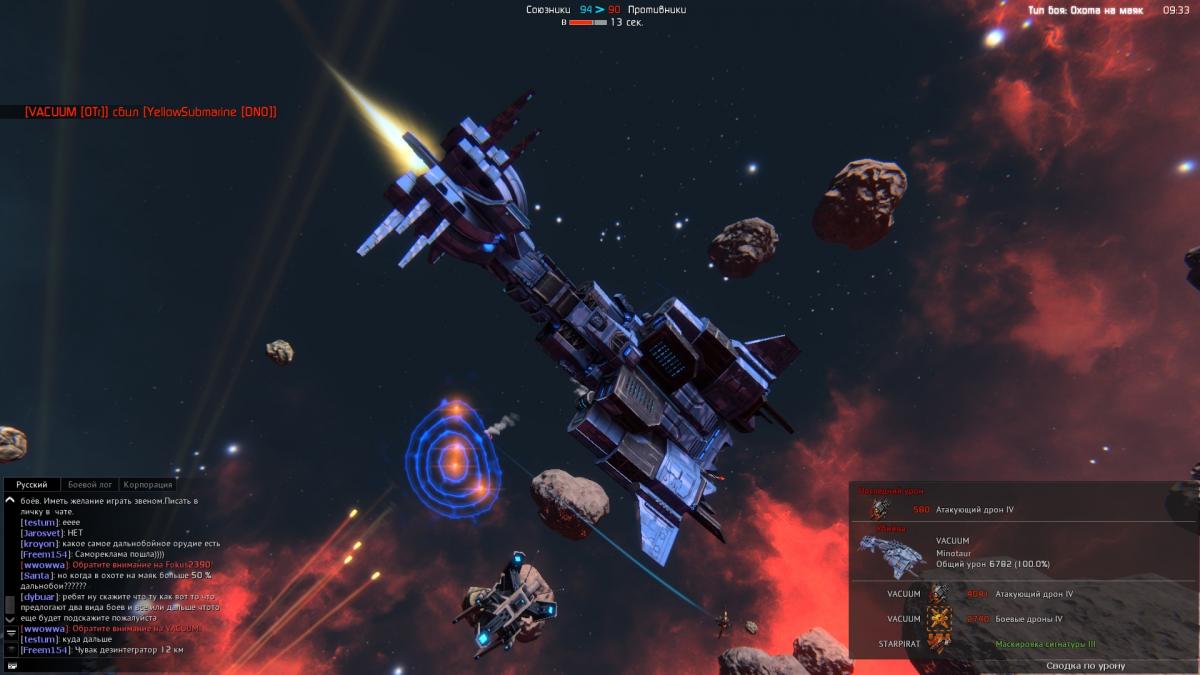Open the Сводка по урону damage summary
The width and height of the screenshot is (1200, 675).
pyautogui.click(x=1085, y=666)
